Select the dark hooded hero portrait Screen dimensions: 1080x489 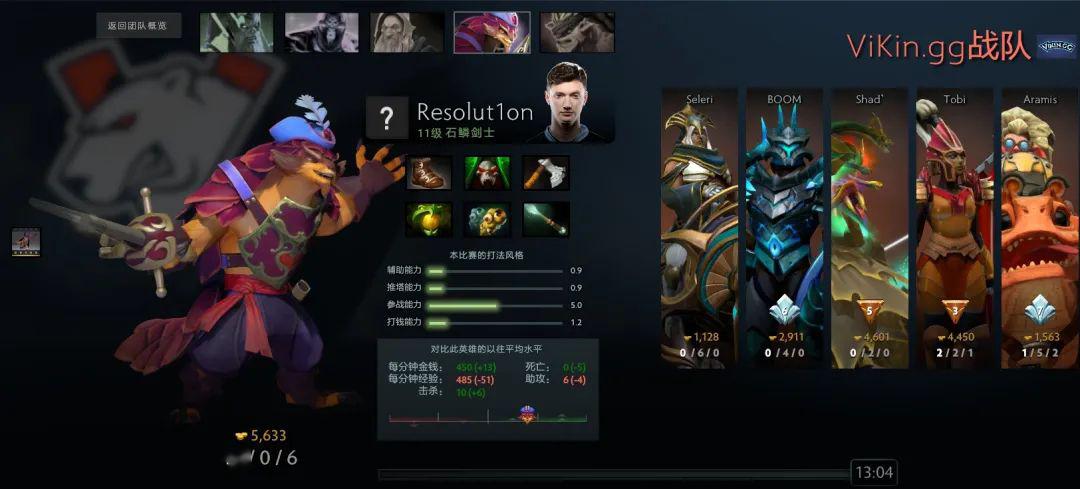tap(321, 32)
